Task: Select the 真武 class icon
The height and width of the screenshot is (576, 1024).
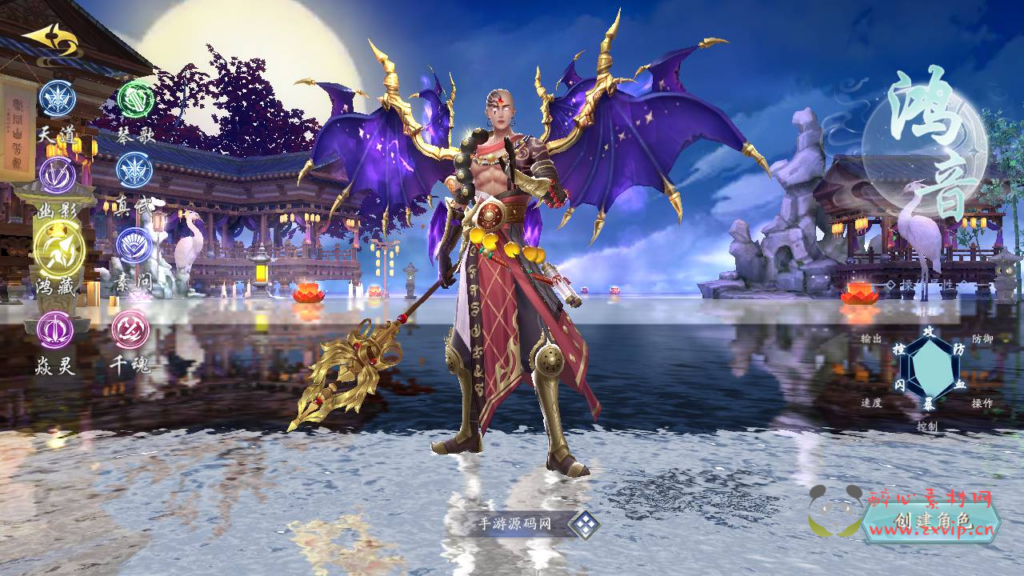Action: point(135,170)
